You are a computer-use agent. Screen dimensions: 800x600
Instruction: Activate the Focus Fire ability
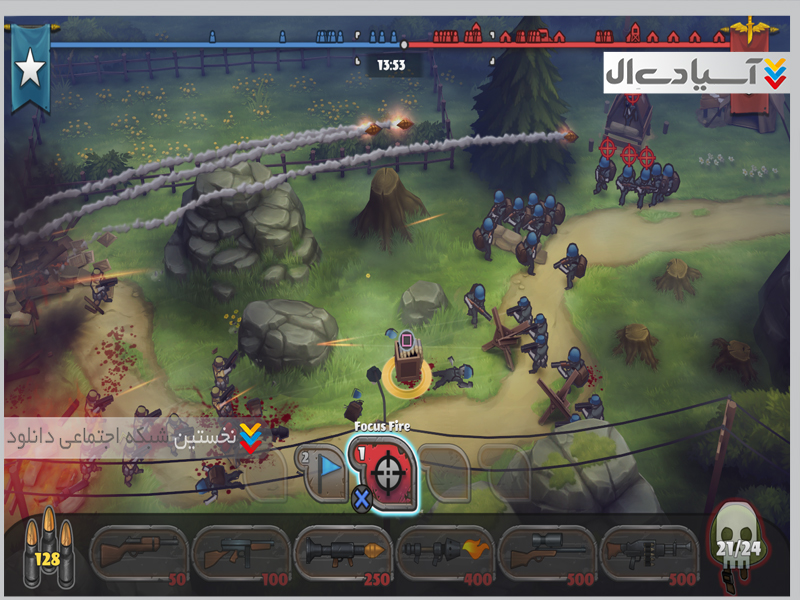pos(384,472)
